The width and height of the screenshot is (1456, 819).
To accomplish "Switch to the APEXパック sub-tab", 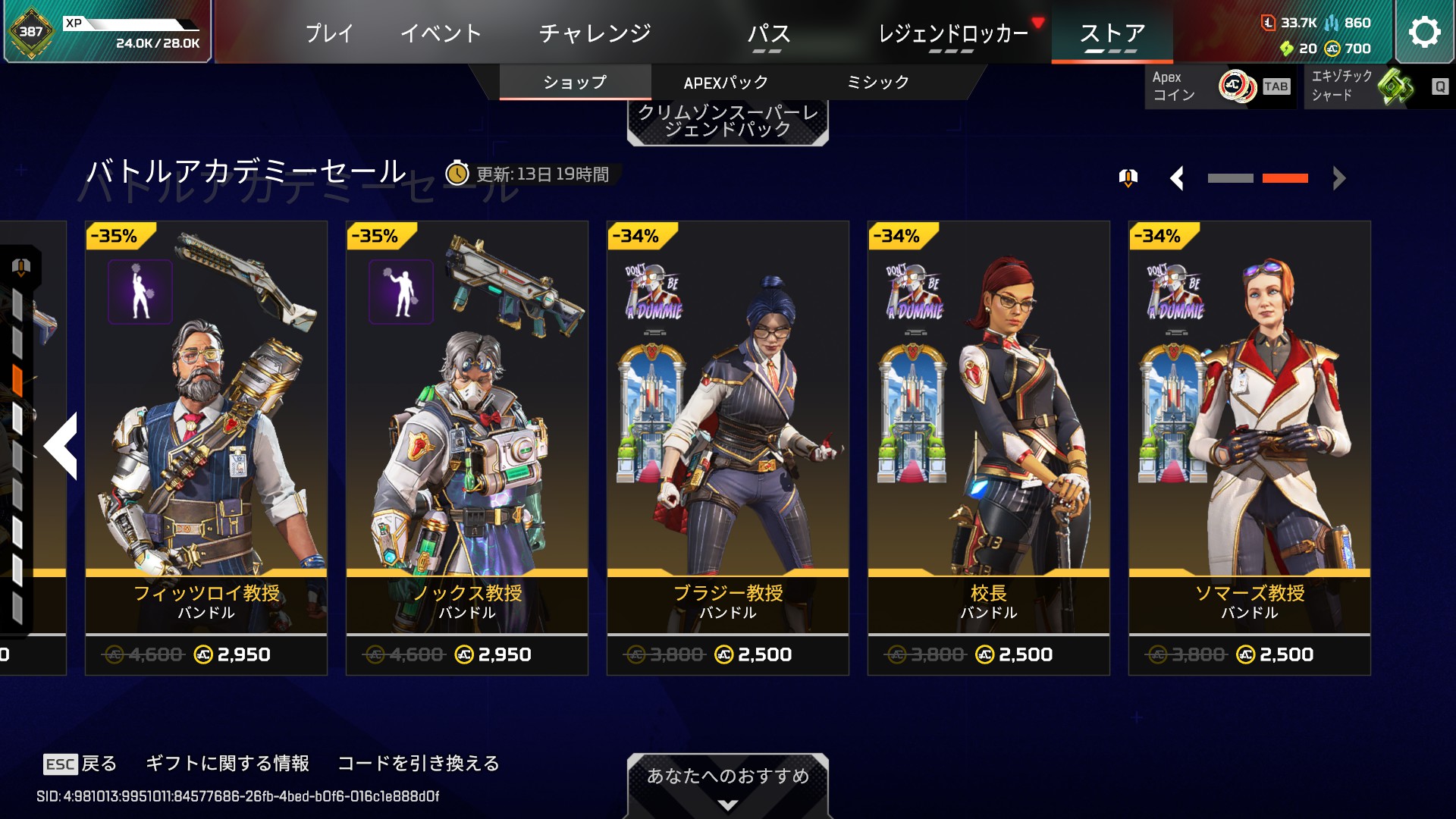I will point(726,83).
